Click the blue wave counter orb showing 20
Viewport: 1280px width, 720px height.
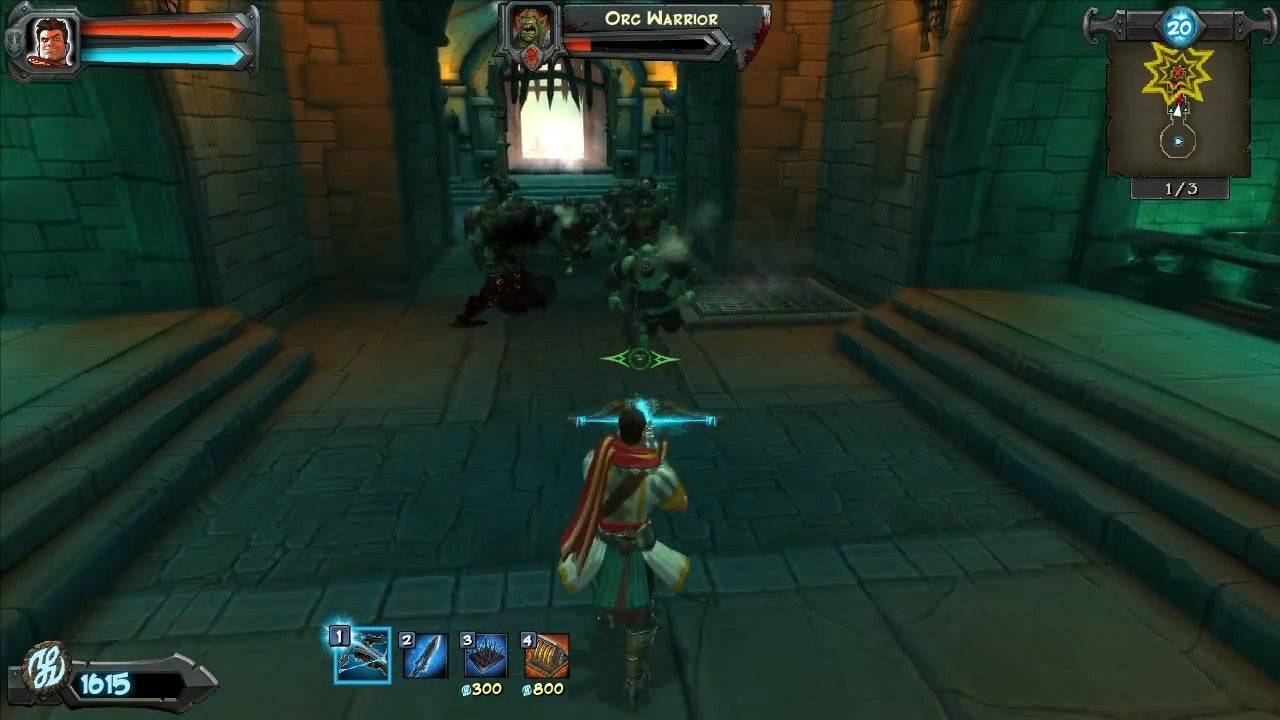[1180, 28]
